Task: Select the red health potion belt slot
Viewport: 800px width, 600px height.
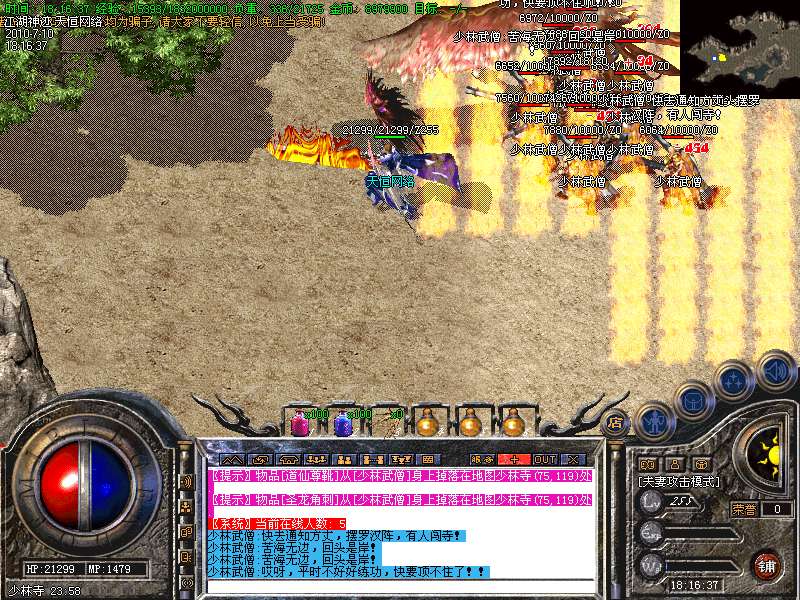Action: 299,422
